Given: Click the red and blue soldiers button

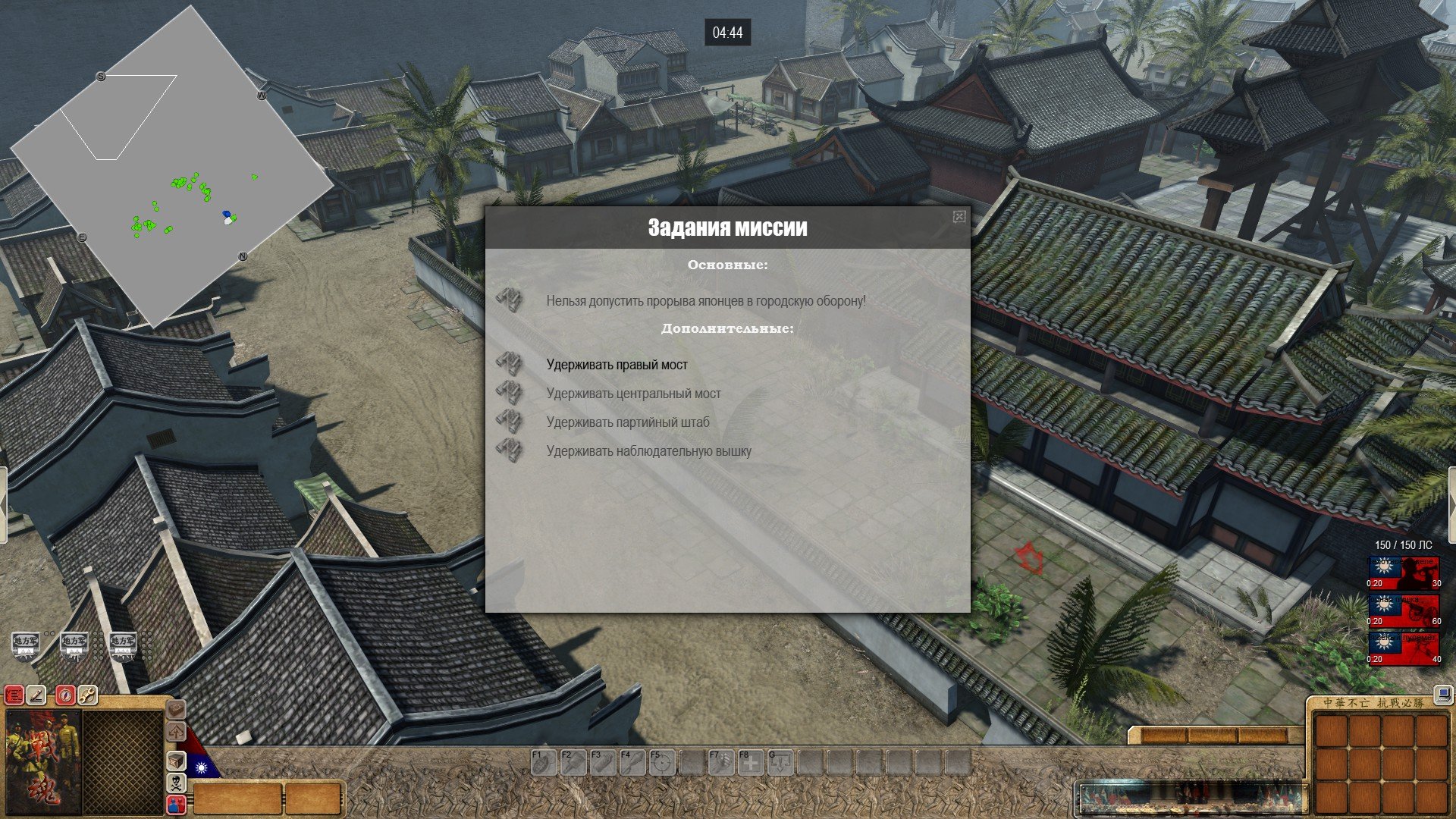Looking at the screenshot, I should tap(176, 804).
